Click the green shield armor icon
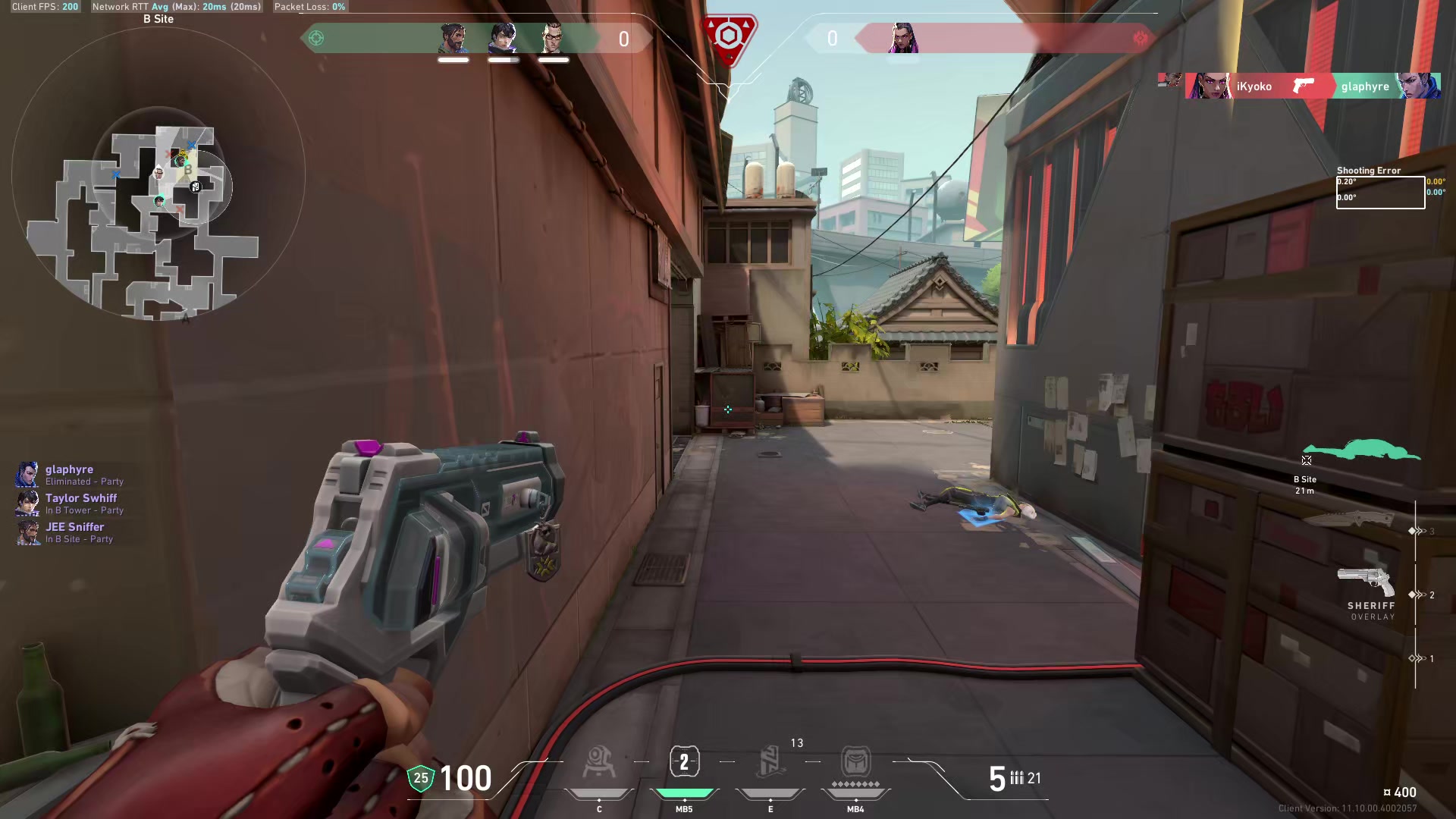The image size is (1456, 819). 420,778
